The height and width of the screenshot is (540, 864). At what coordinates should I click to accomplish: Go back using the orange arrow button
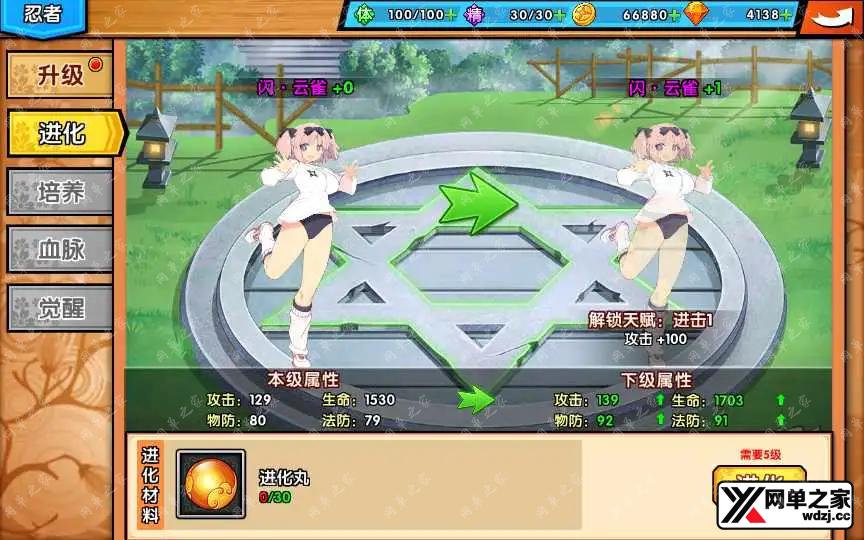(x=830, y=16)
